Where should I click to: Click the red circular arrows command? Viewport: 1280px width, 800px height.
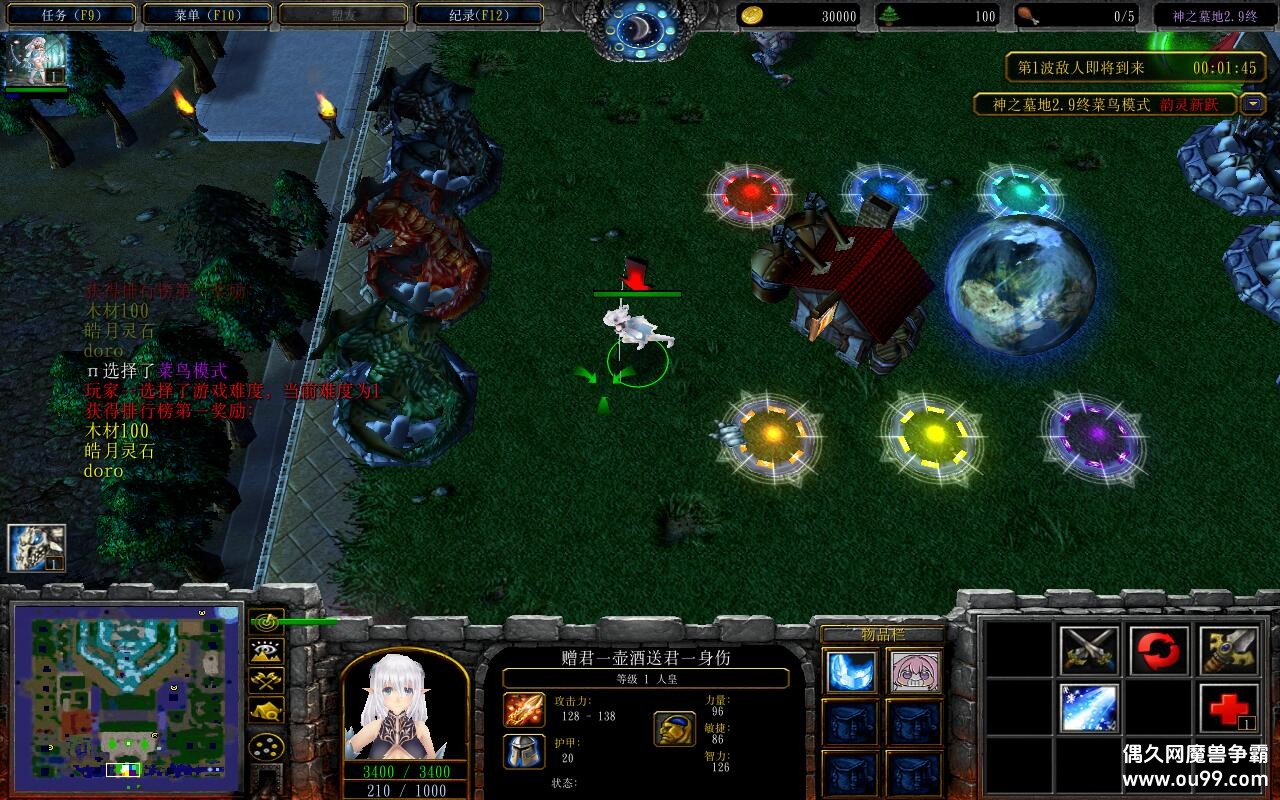[x=1159, y=651]
